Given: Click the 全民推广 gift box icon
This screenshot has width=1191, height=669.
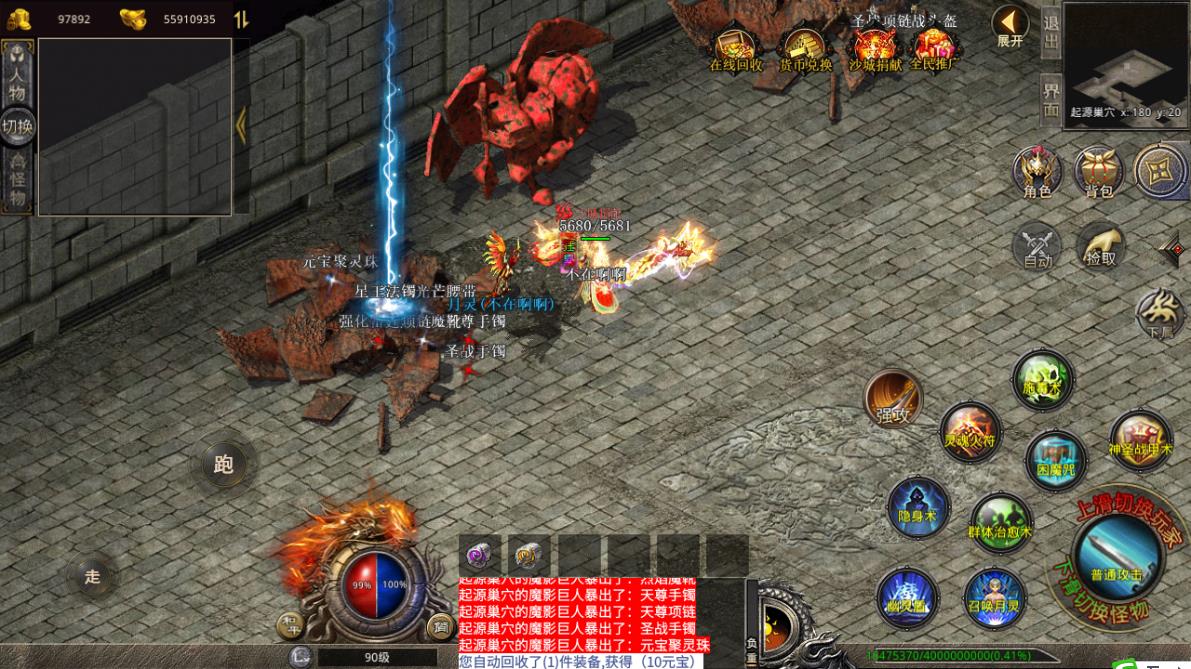Looking at the screenshot, I should tap(934, 48).
